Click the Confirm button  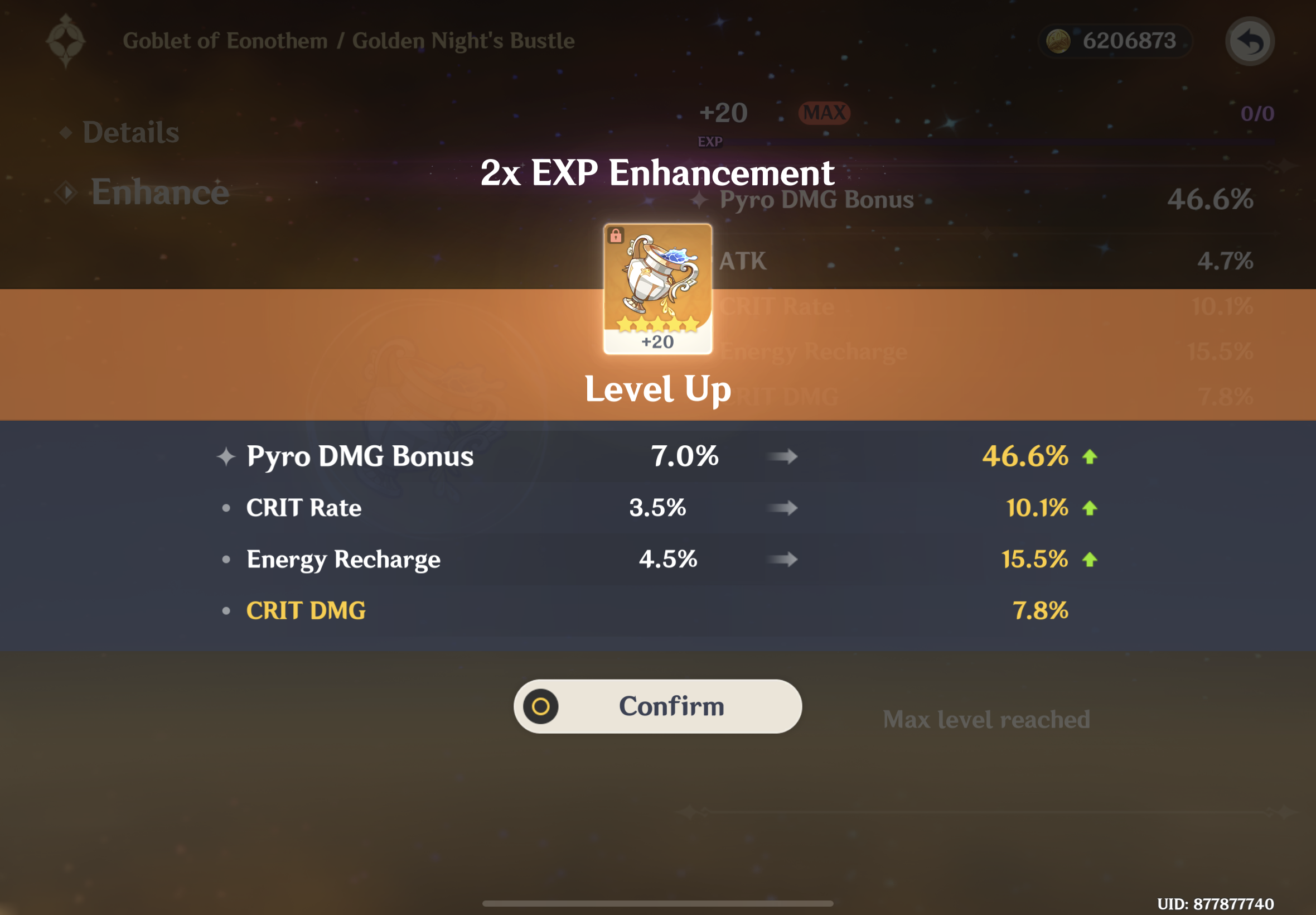click(x=656, y=706)
